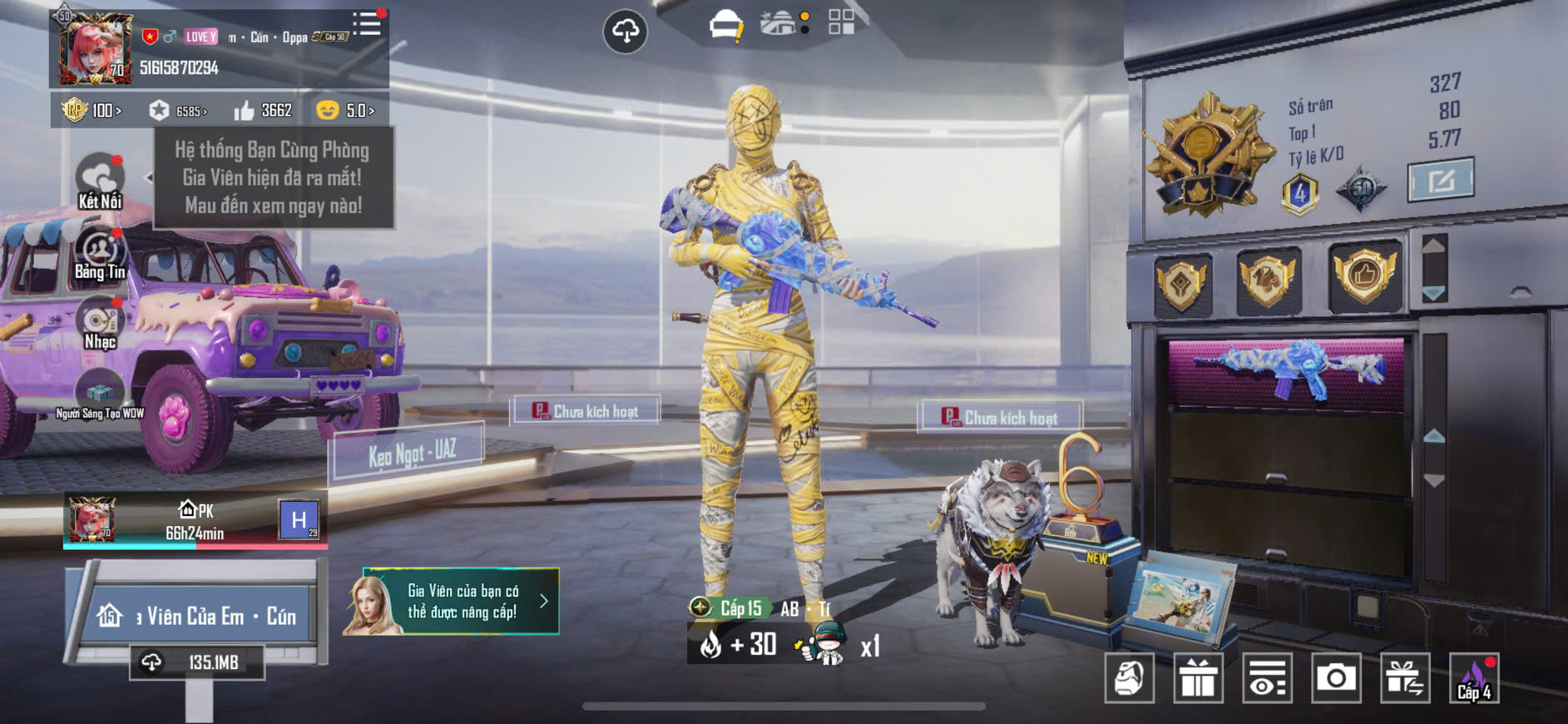Select the Kẹo Ngọt - UAZ vehicle label
1568x724 pixels.
coord(410,453)
